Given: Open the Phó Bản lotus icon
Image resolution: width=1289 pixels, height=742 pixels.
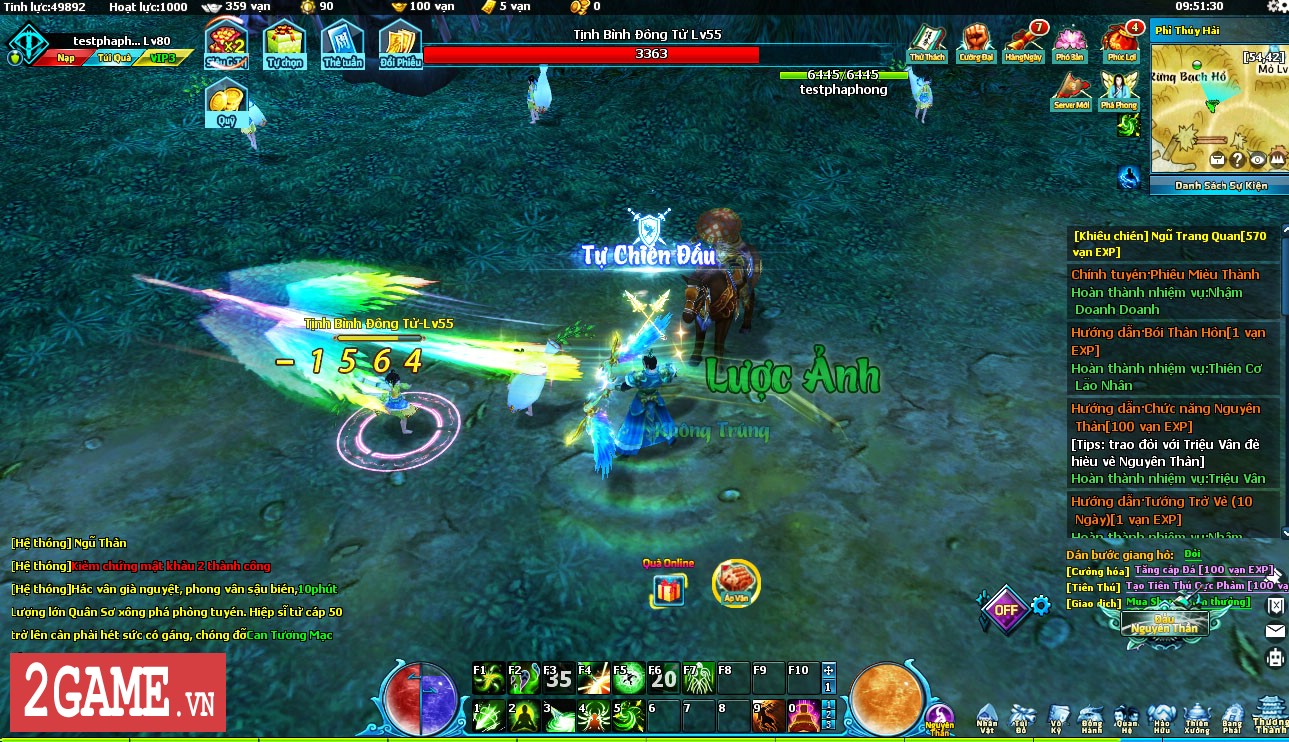Looking at the screenshot, I should [x=1070, y=42].
